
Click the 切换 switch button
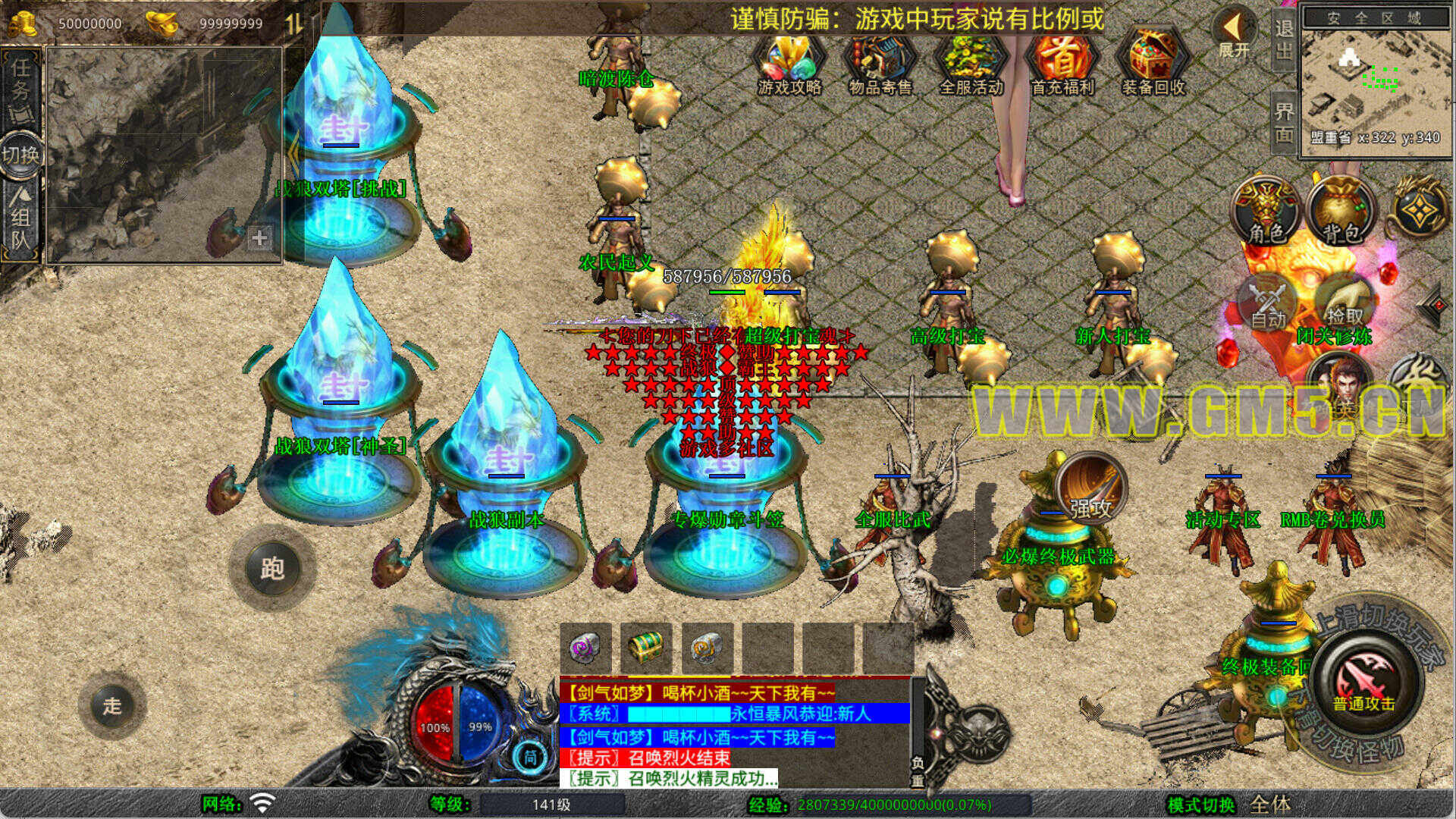click(x=20, y=155)
